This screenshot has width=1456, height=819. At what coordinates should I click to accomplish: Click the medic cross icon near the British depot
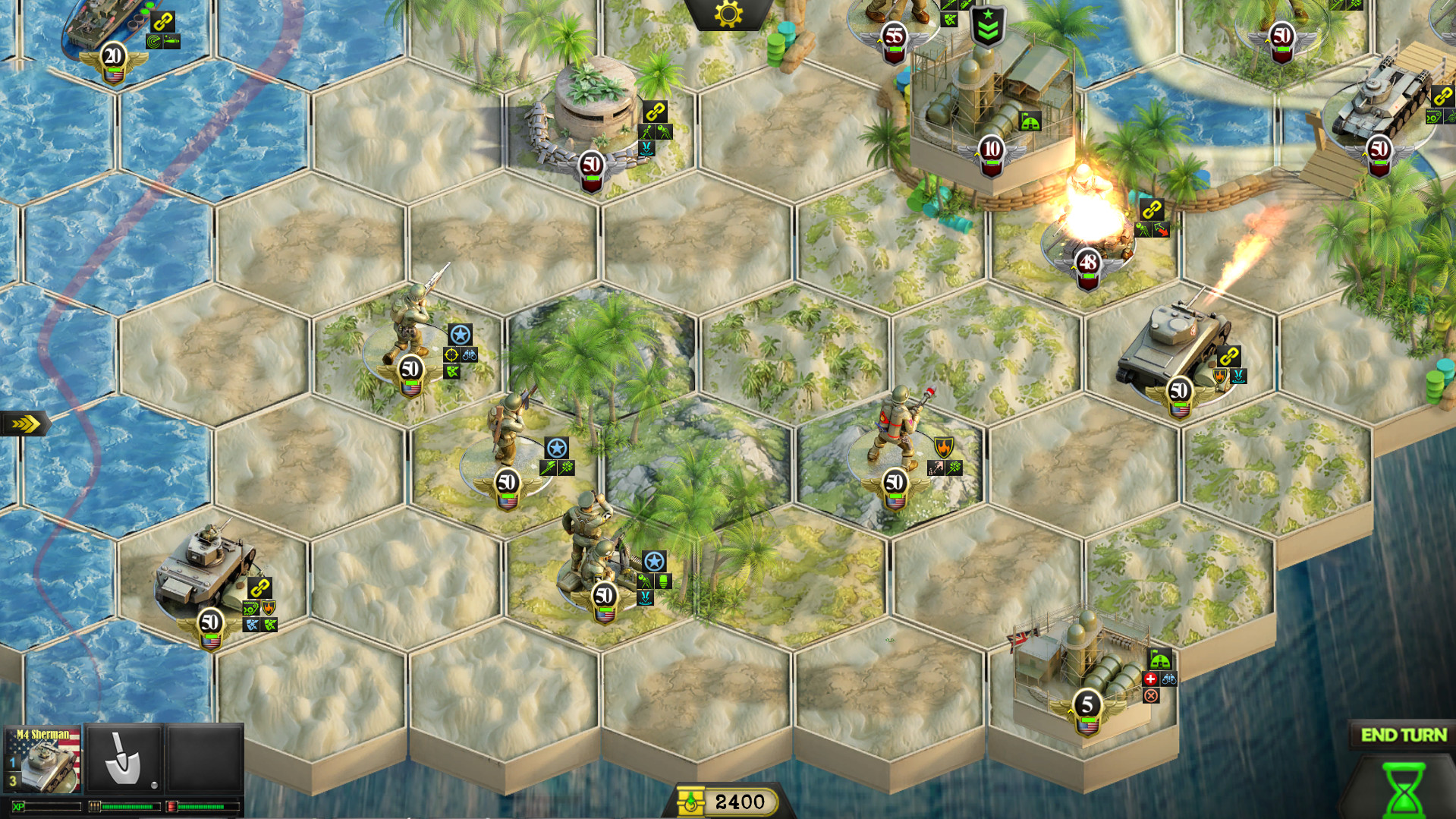pos(1150,679)
